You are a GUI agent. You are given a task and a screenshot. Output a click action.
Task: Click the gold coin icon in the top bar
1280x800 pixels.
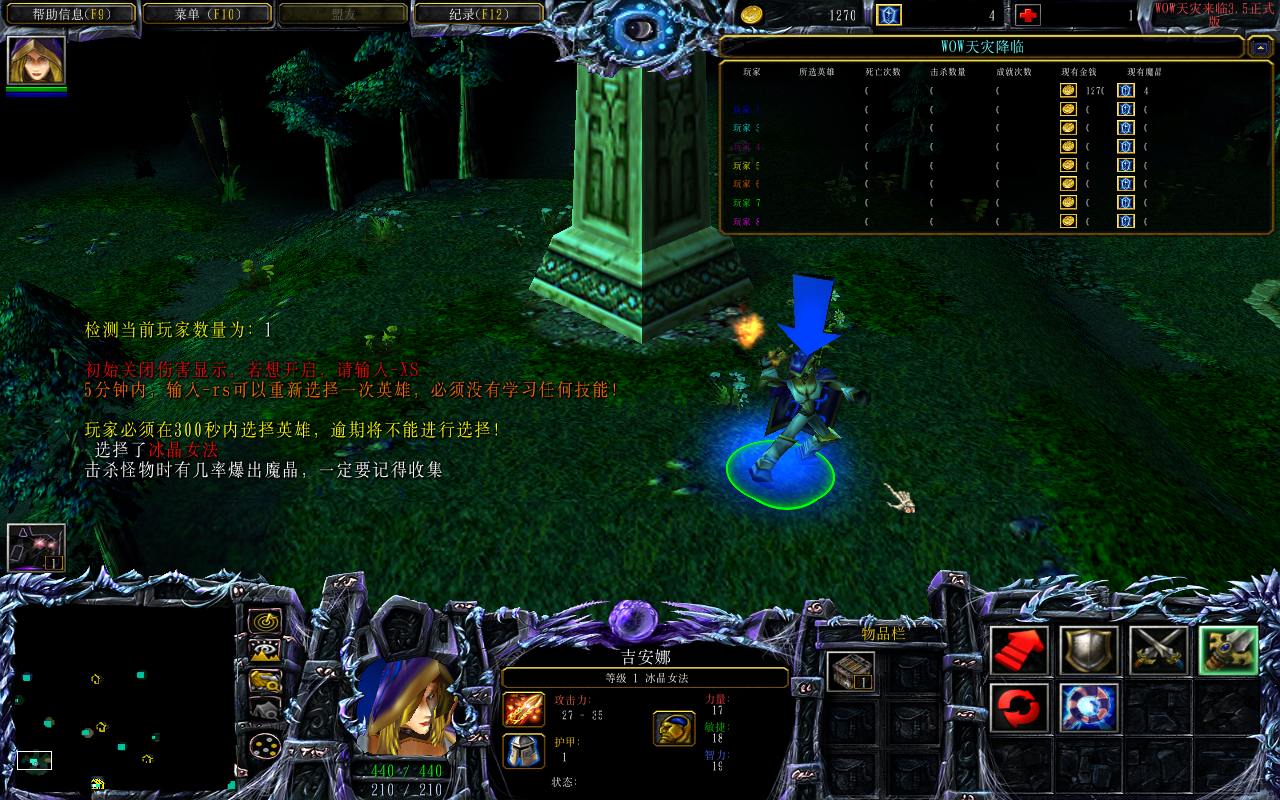[x=752, y=16]
